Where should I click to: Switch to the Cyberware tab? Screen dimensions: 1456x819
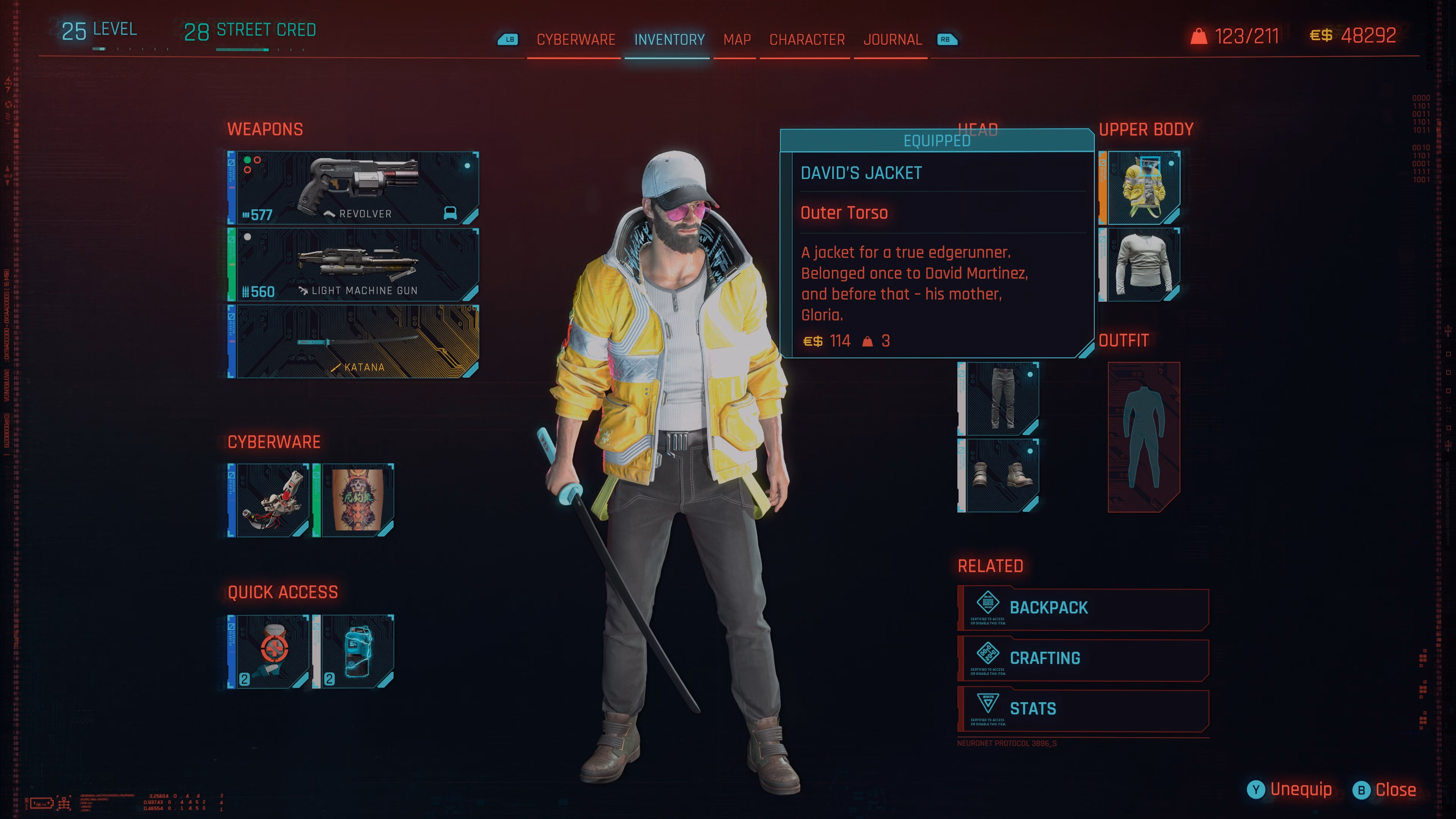[576, 39]
